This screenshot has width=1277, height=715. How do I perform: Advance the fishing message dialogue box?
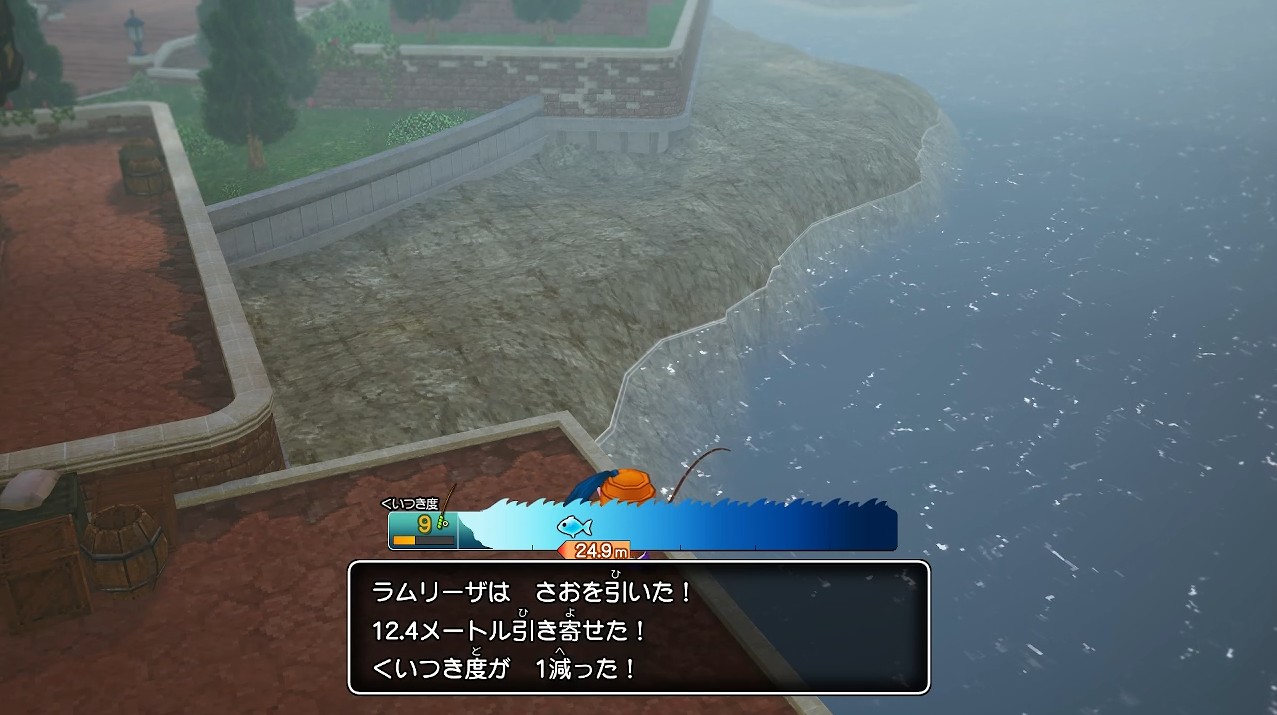tap(639, 628)
